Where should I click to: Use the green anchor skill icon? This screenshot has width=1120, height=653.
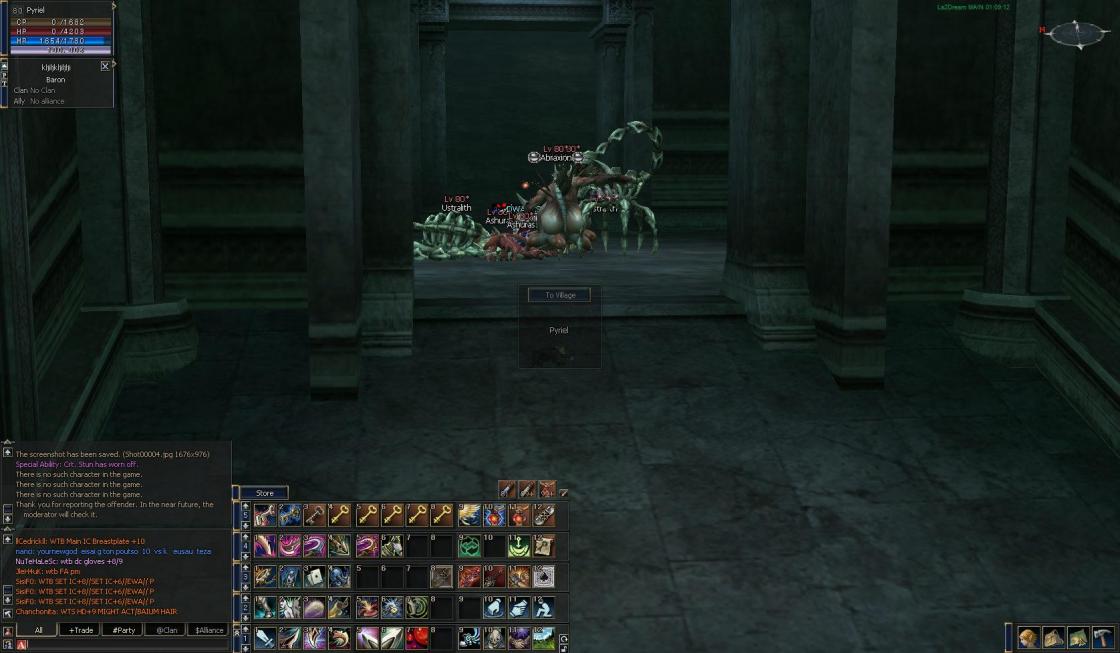[x=519, y=546]
